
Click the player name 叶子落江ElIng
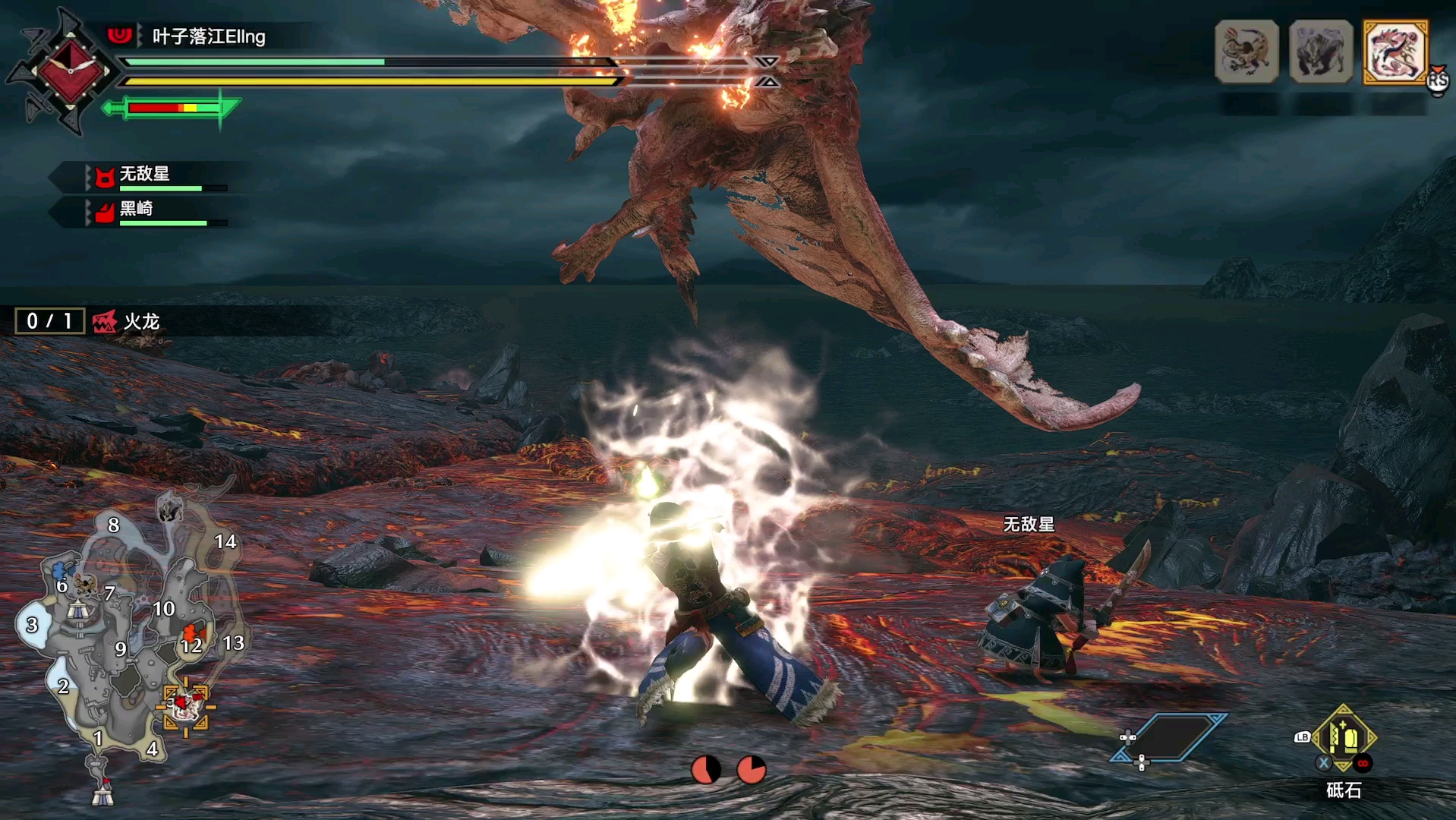click(209, 36)
